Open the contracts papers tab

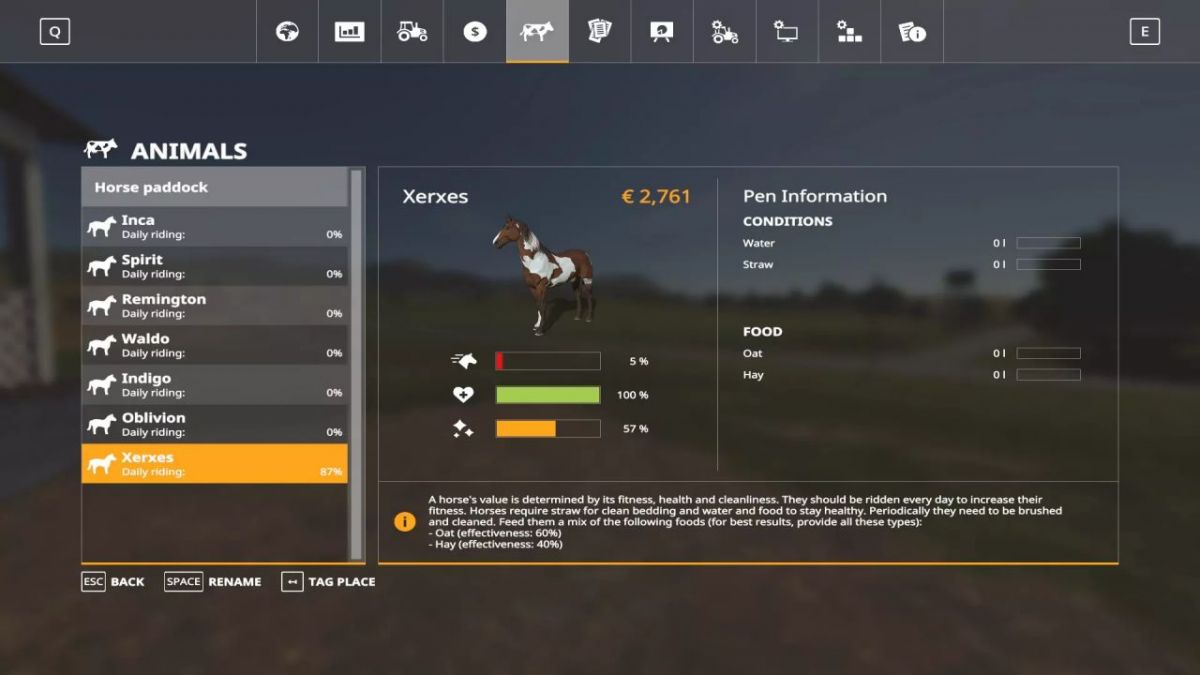tap(599, 31)
